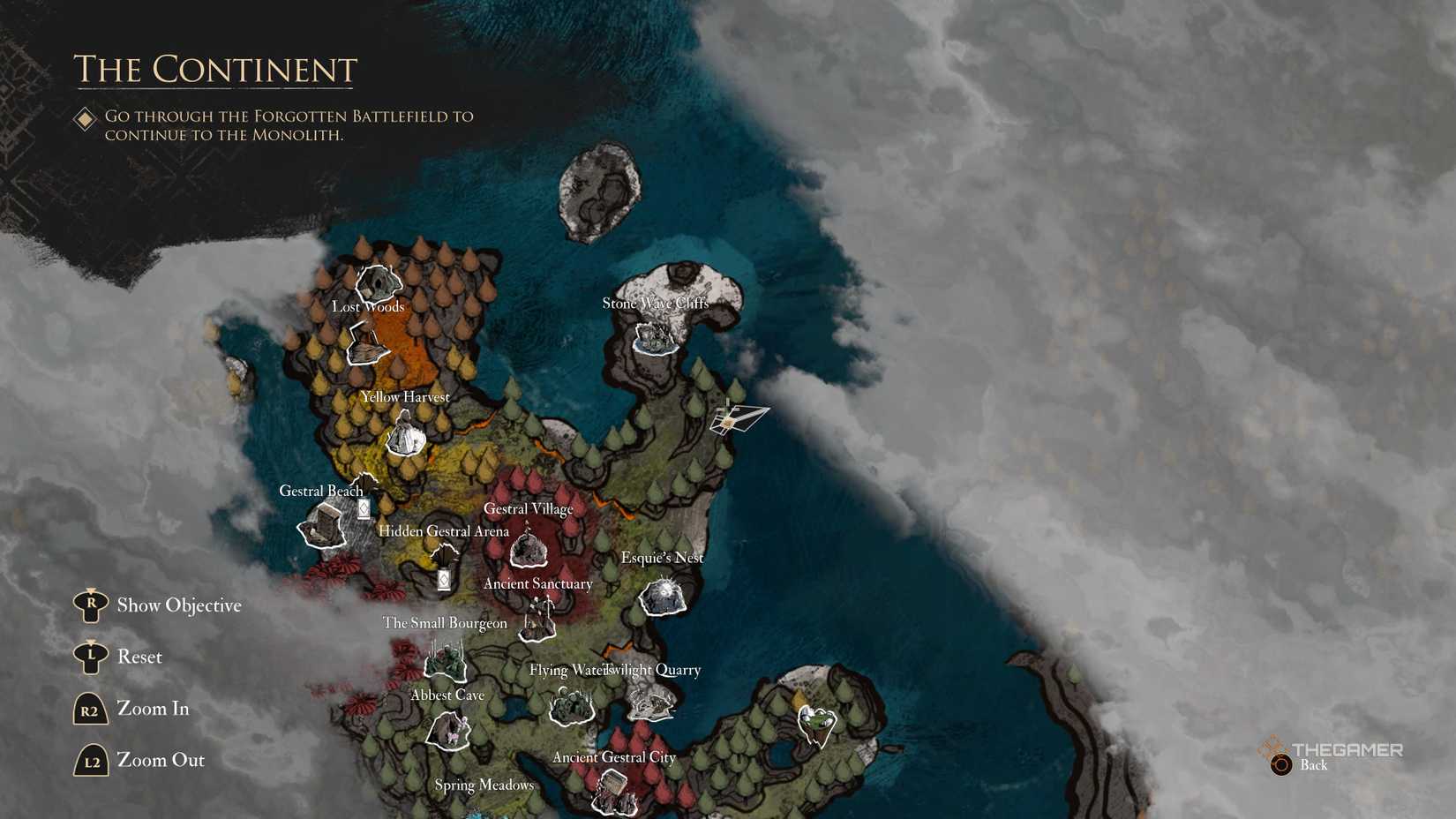
Task: Click the L2 Zoom Out control
Action: pos(90,760)
